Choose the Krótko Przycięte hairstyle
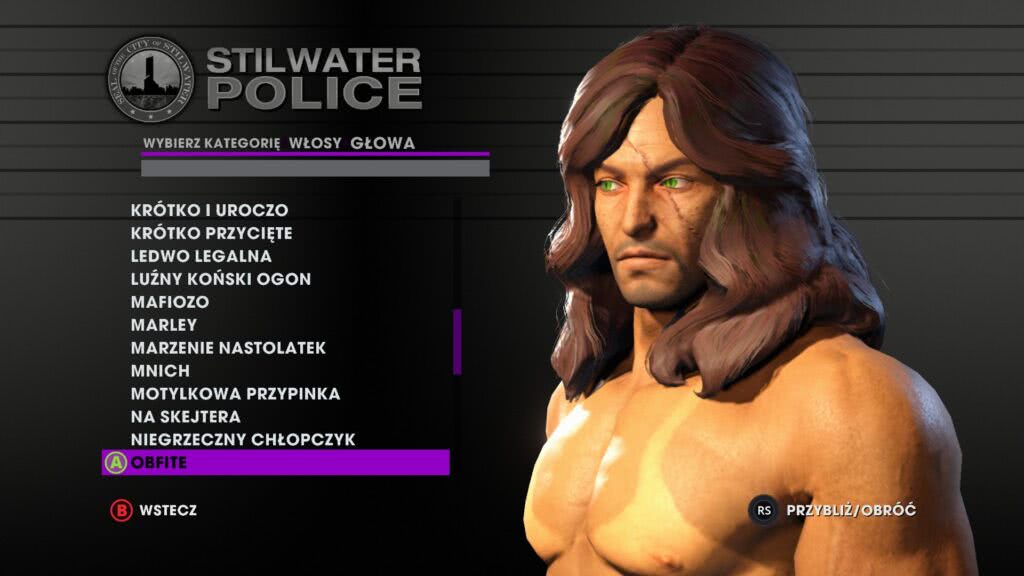 tap(211, 233)
